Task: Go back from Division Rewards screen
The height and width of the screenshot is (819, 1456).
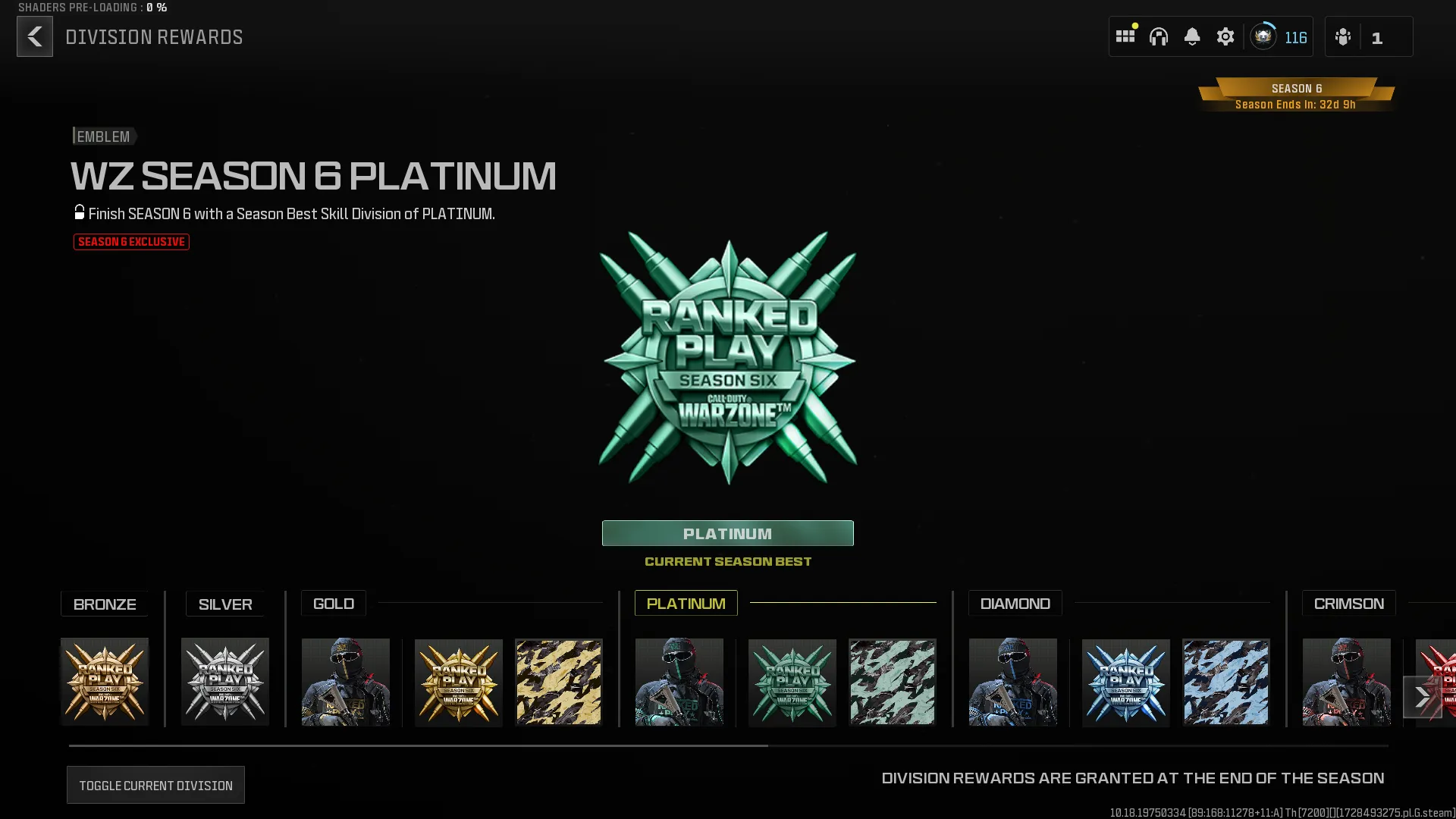Action: click(34, 36)
